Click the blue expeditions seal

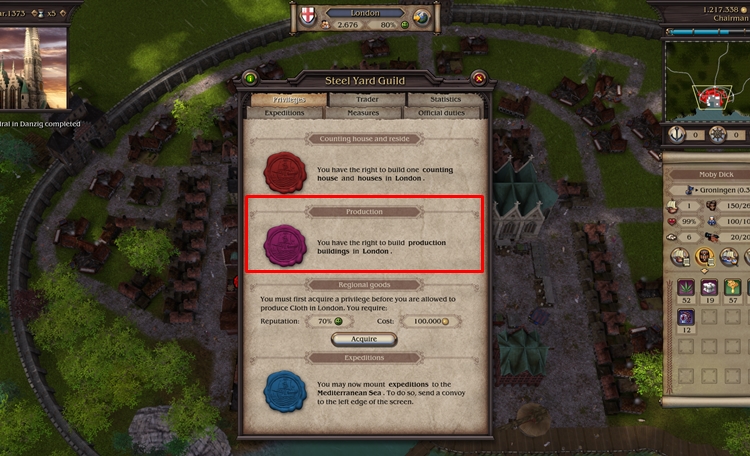(284, 391)
